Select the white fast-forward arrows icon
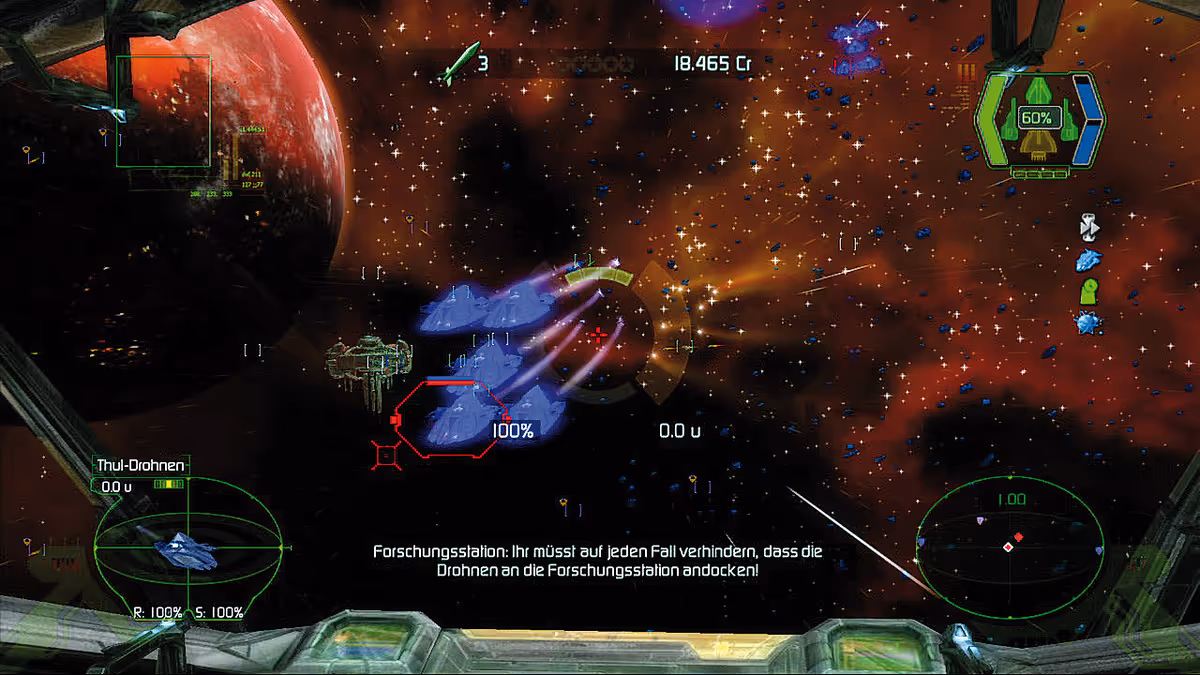Screen dimensions: 1200x675 [1089, 227]
